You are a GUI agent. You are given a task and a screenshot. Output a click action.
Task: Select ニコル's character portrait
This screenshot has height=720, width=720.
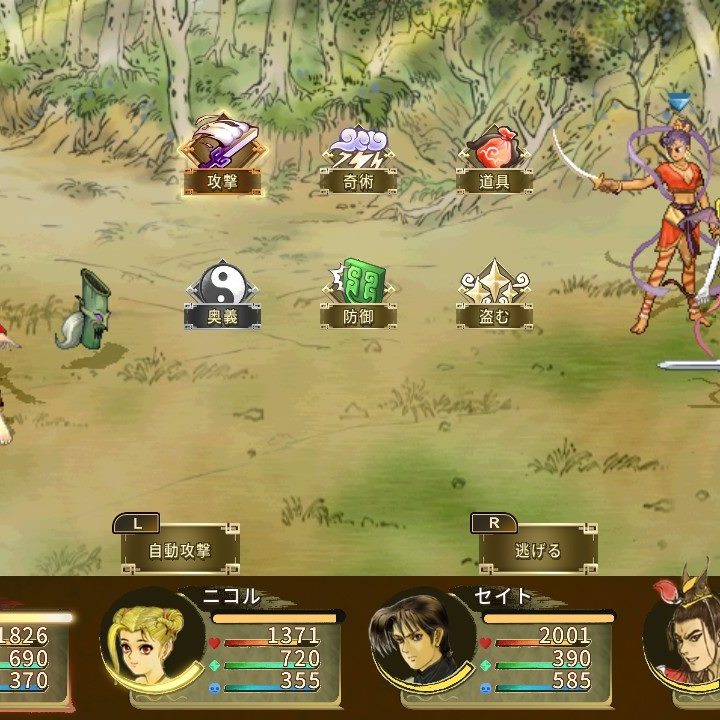[x=148, y=640]
